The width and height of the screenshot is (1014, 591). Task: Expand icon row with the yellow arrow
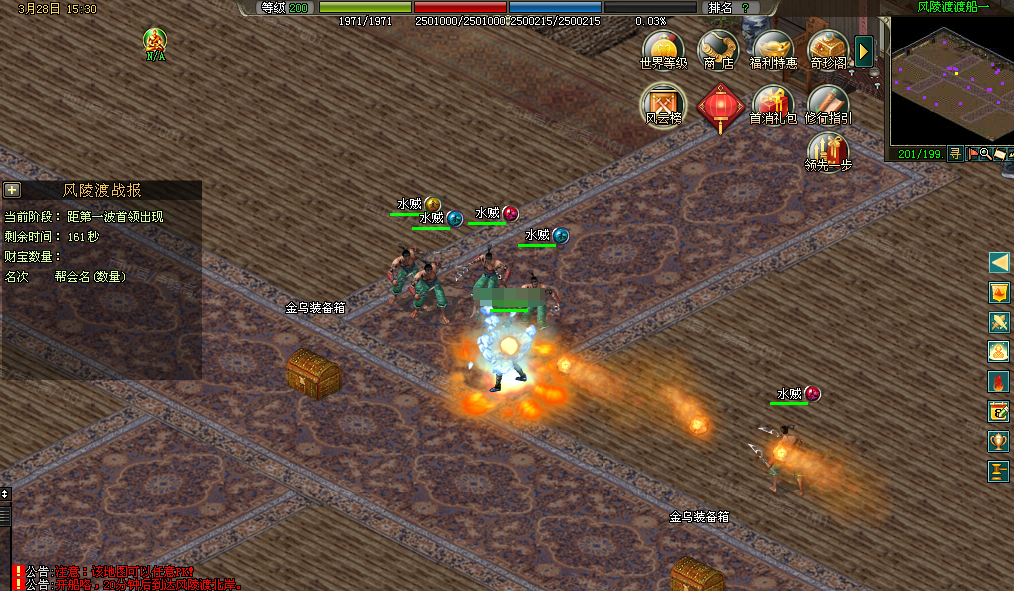[x=865, y=51]
